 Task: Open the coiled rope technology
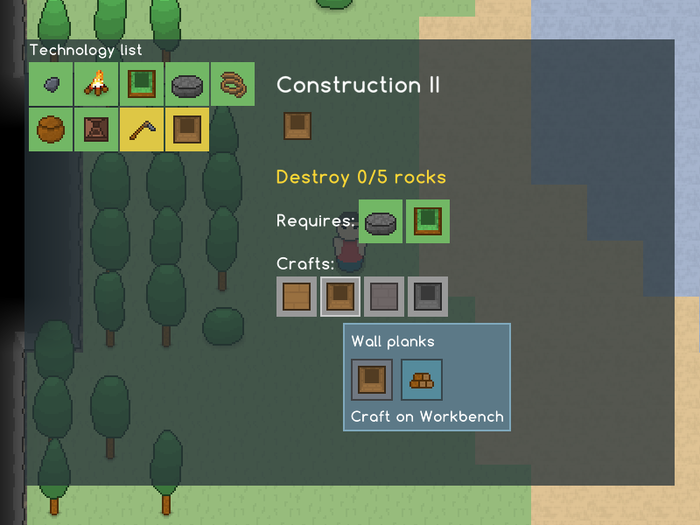coord(233,85)
